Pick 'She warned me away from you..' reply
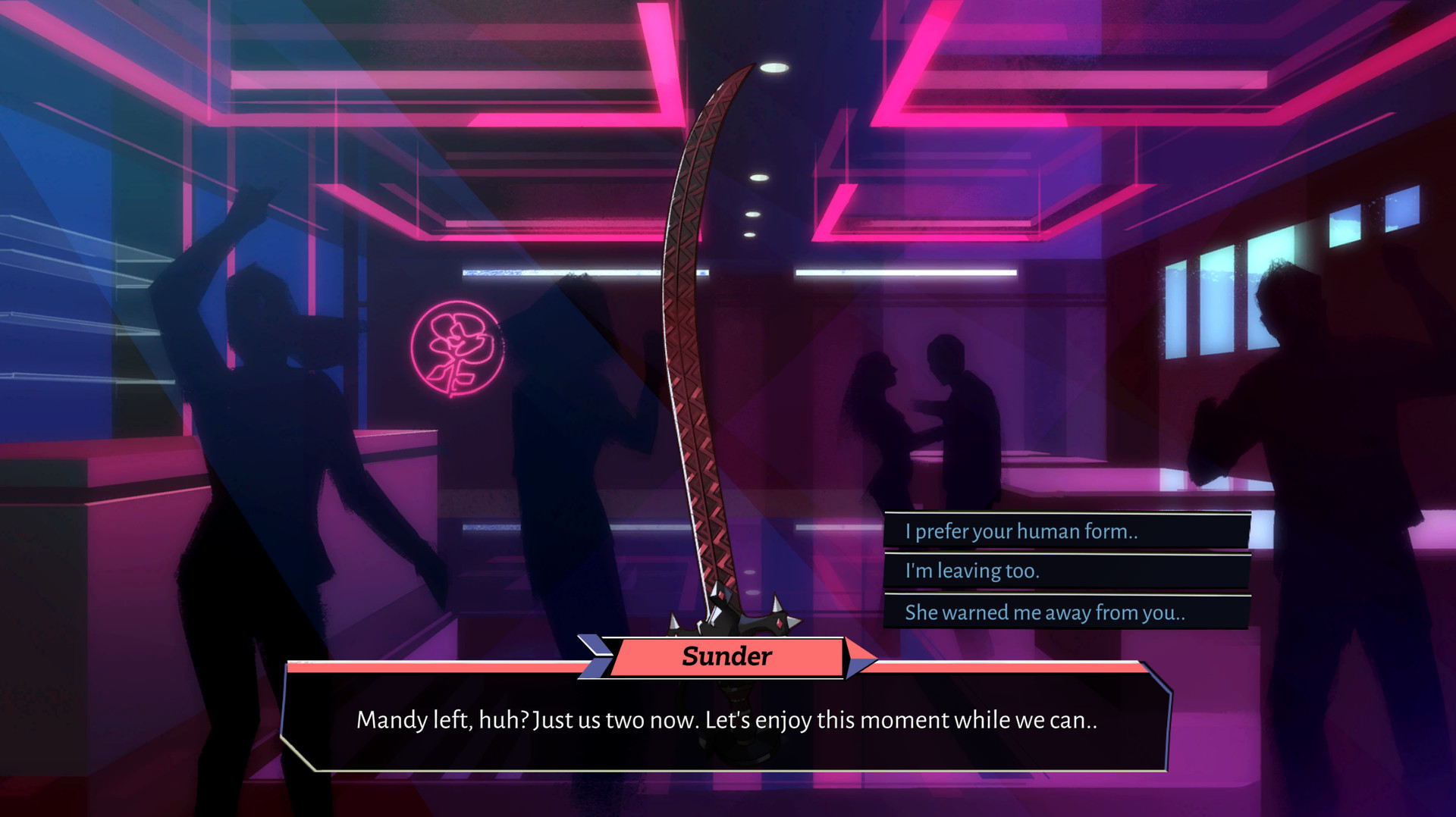The image size is (1456, 817). coord(1062,612)
